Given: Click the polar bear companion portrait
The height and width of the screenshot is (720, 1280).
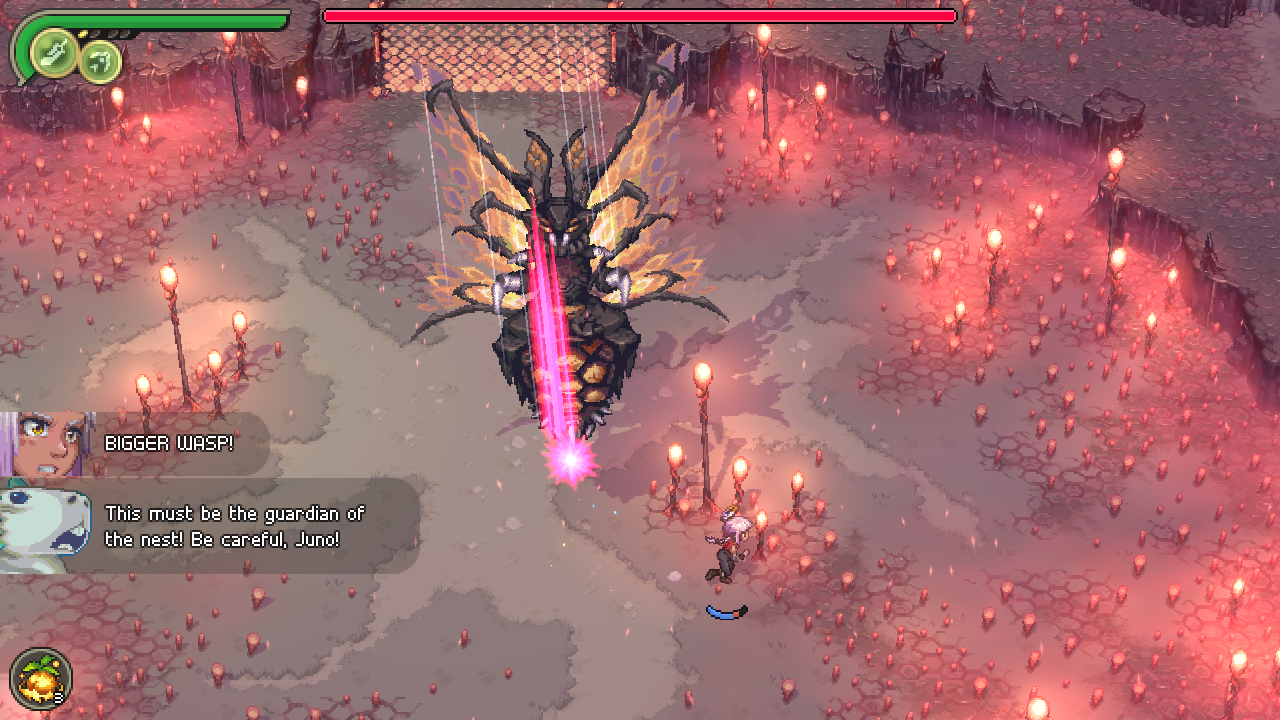Looking at the screenshot, I should (42, 523).
